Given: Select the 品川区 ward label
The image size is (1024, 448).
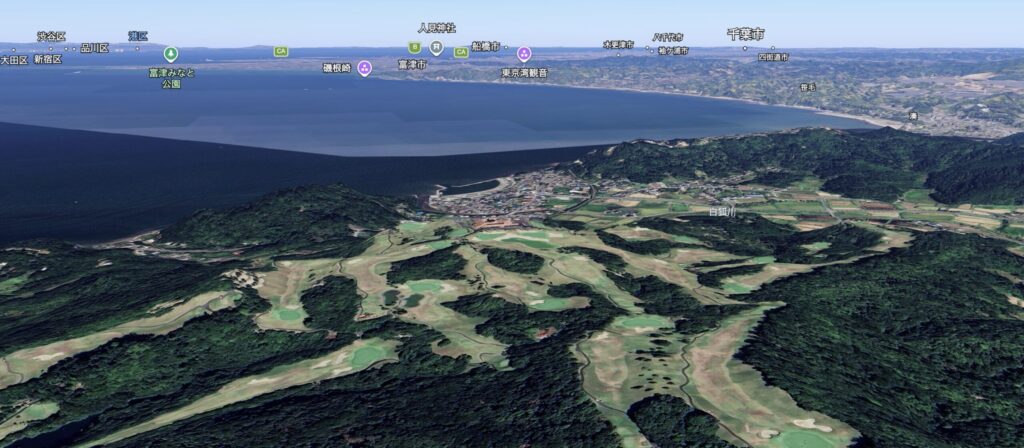Looking at the screenshot, I should [94, 47].
